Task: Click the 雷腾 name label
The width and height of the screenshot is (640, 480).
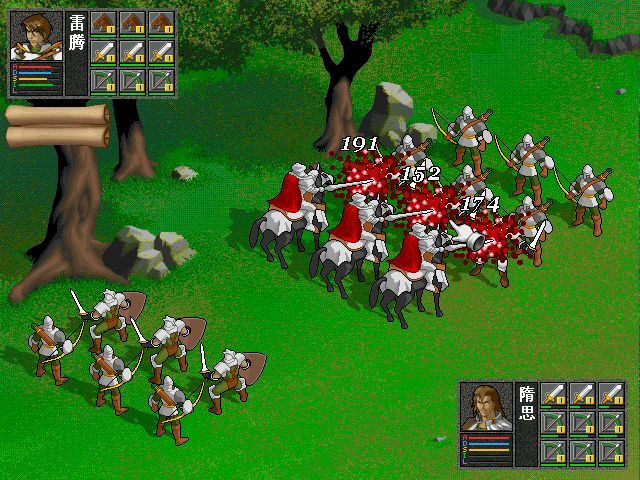Action: pos(77,37)
